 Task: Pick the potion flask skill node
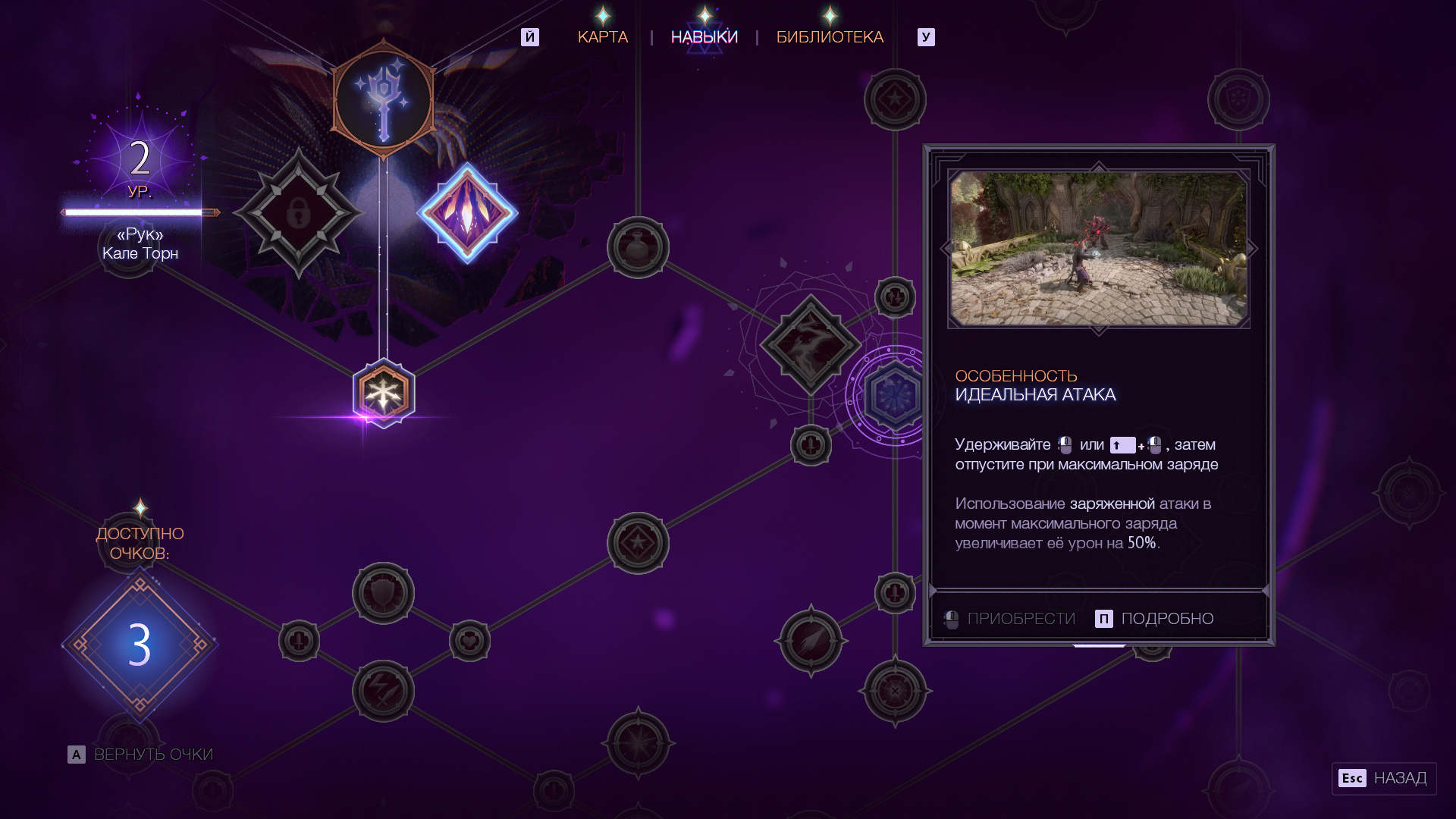click(x=638, y=247)
